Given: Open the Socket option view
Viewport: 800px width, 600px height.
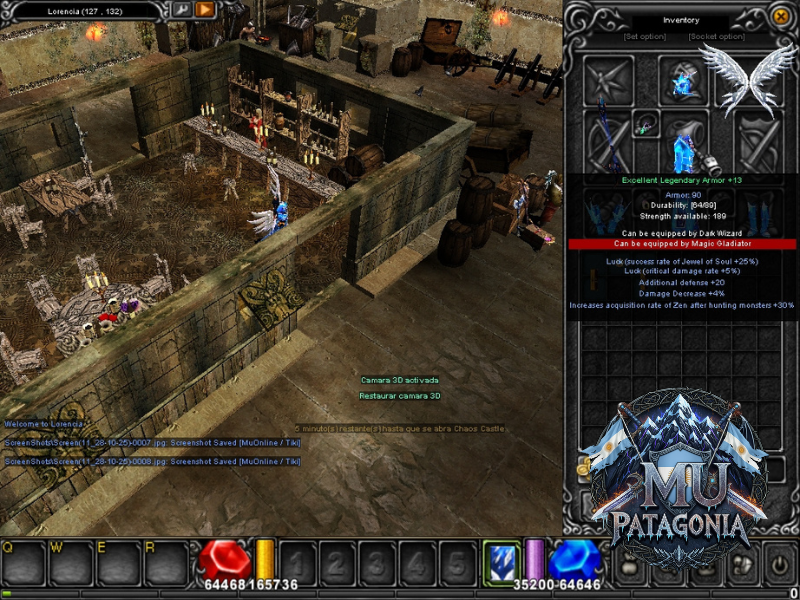Looking at the screenshot, I should coord(716,37).
